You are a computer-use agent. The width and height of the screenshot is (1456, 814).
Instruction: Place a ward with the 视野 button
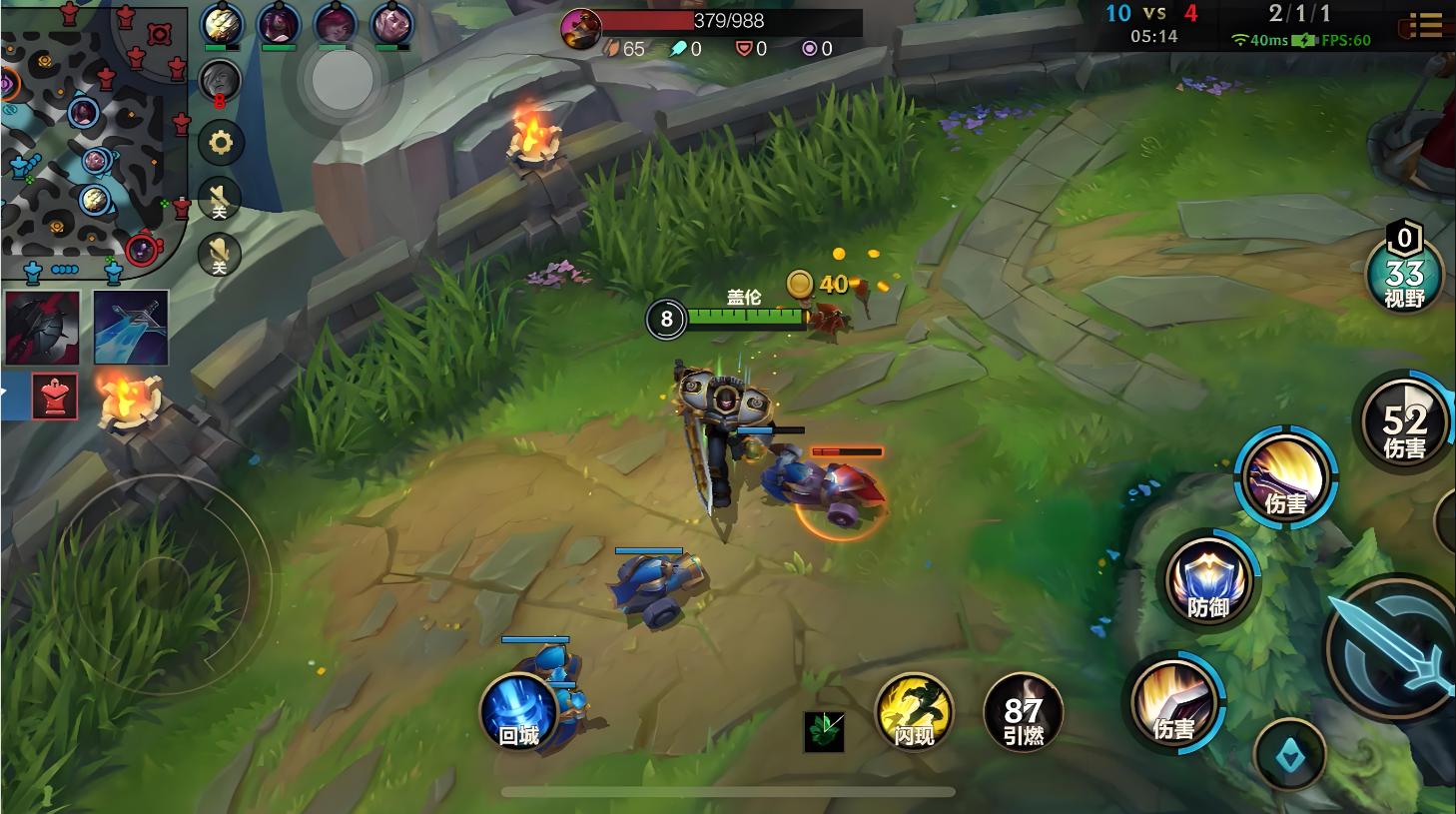pos(1404,275)
